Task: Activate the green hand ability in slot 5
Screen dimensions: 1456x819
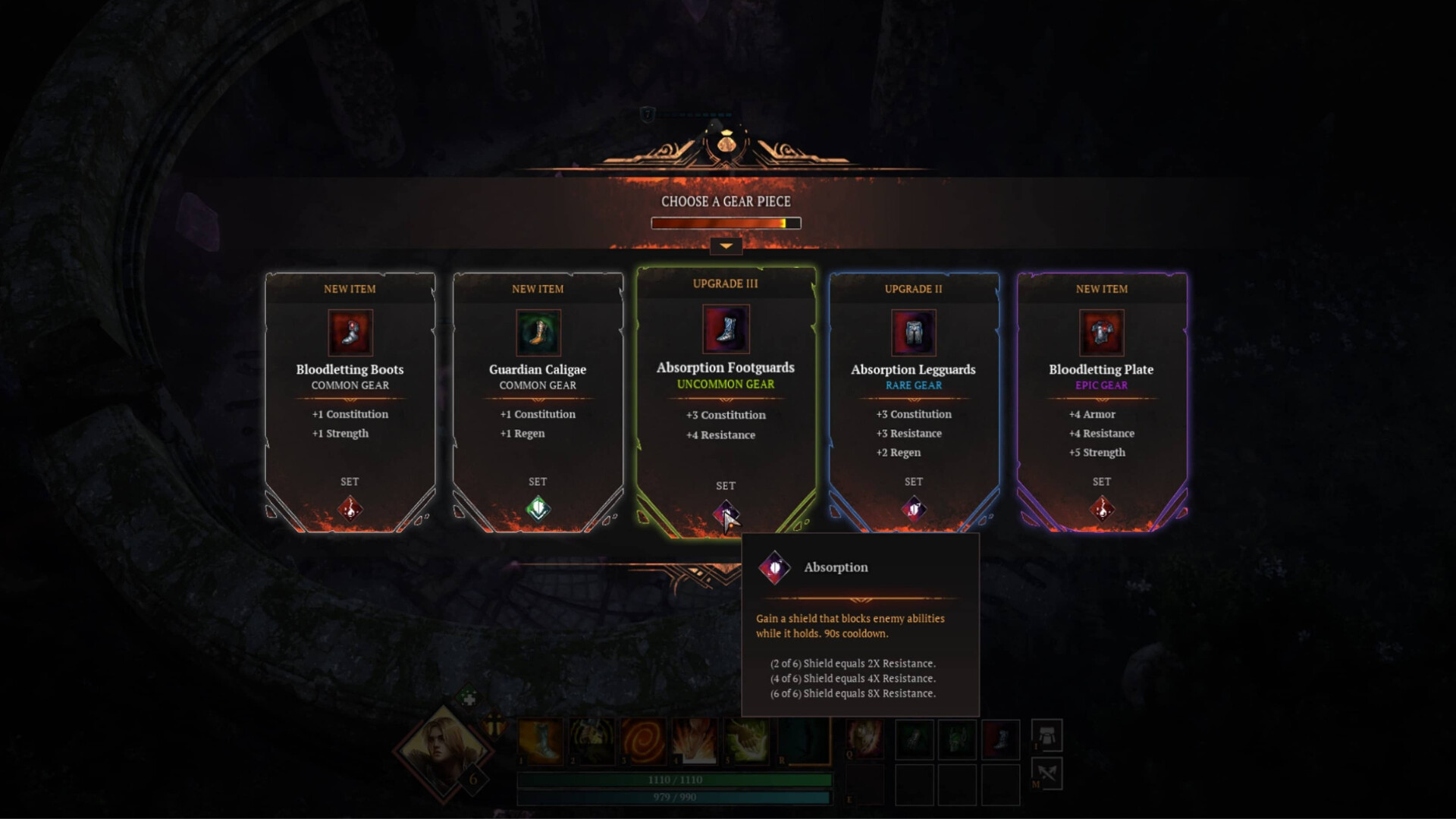Action: (745, 740)
